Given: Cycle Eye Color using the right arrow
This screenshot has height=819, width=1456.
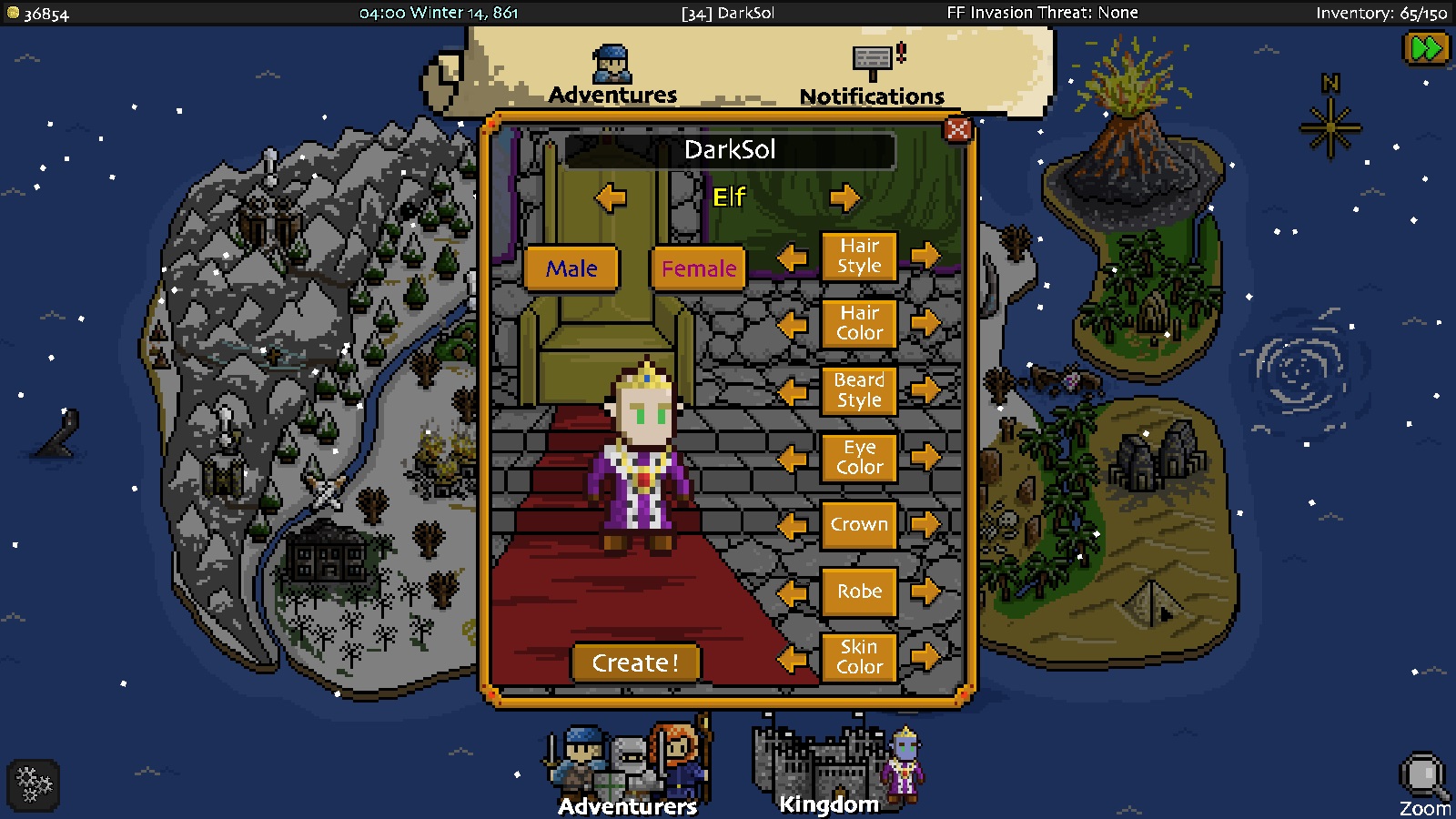Looking at the screenshot, I should pyautogui.click(x=927, y=458).
